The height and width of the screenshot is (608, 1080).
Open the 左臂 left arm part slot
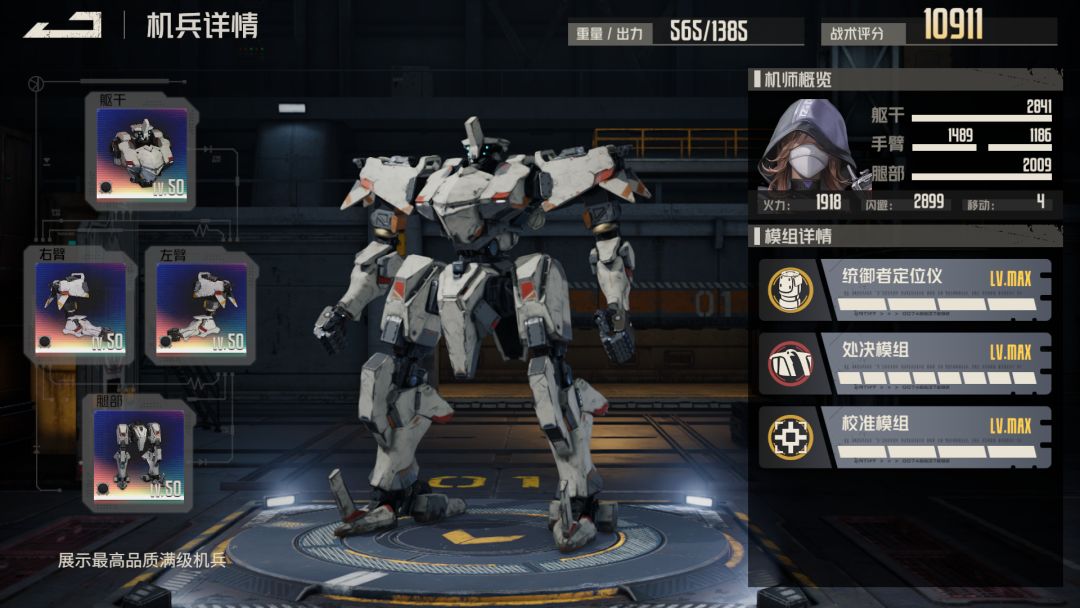click(201, 307)
